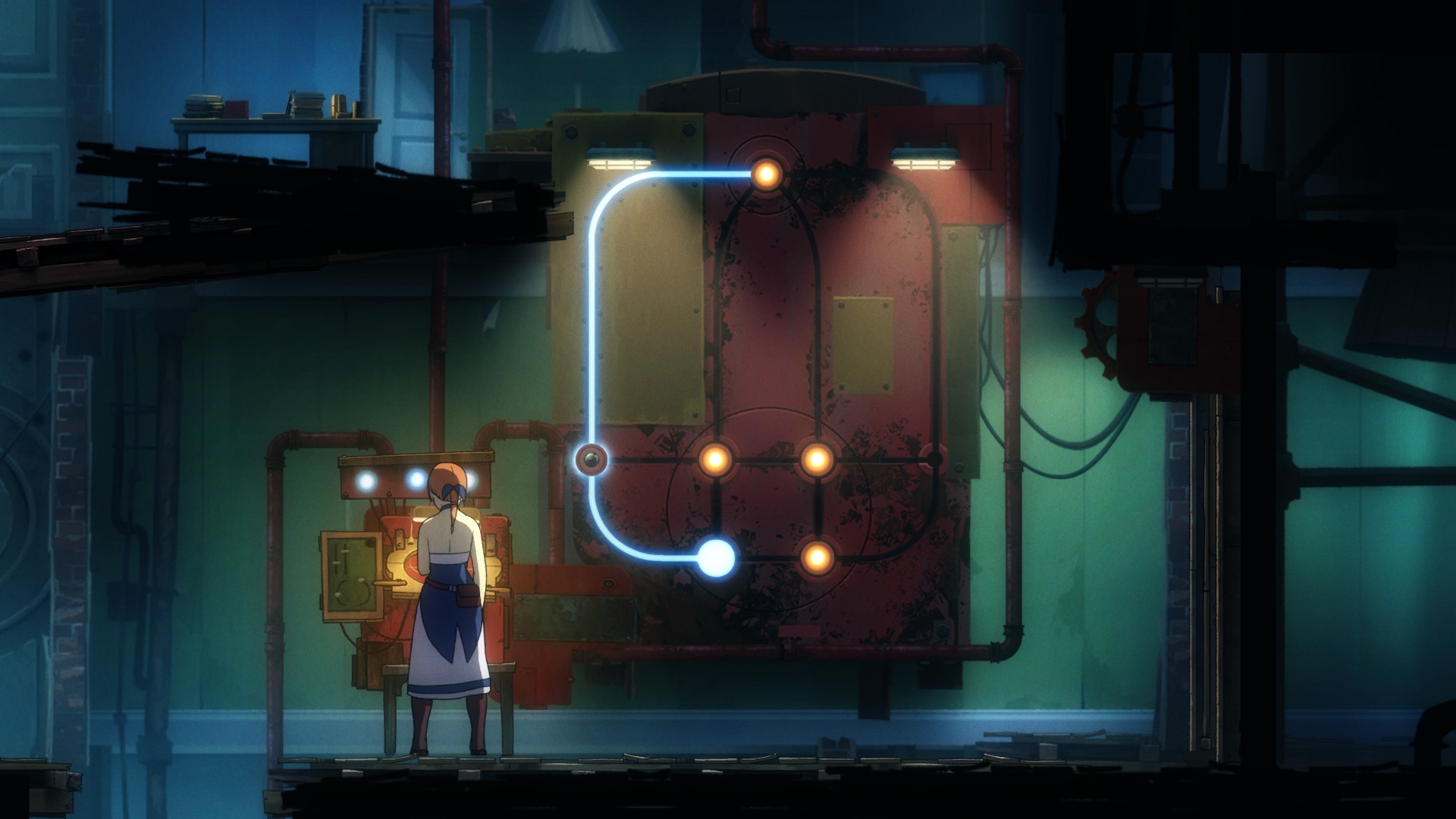Select the topmost orange circuit node
The height and width of the screenshot is (819, 1456).
click(766, 174)
